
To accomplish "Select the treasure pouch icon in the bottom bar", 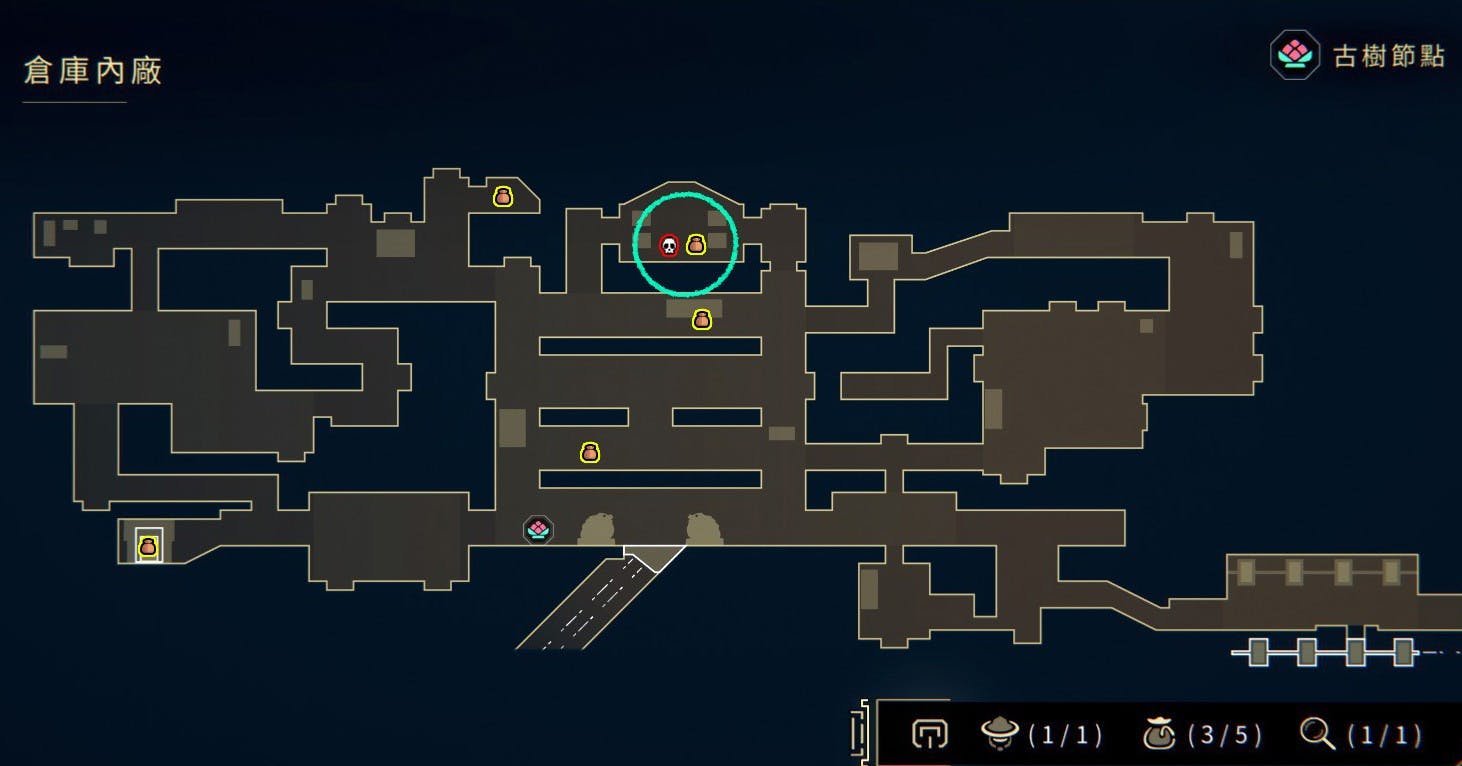I will click(x=1159, y=735).
